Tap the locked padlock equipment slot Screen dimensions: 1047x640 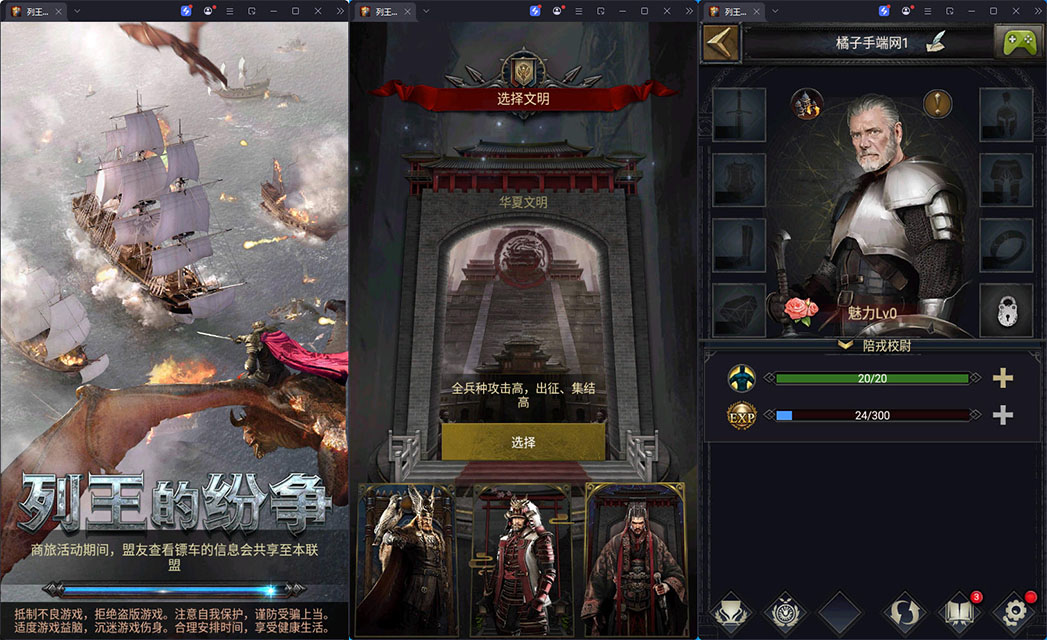[1005, 310]
